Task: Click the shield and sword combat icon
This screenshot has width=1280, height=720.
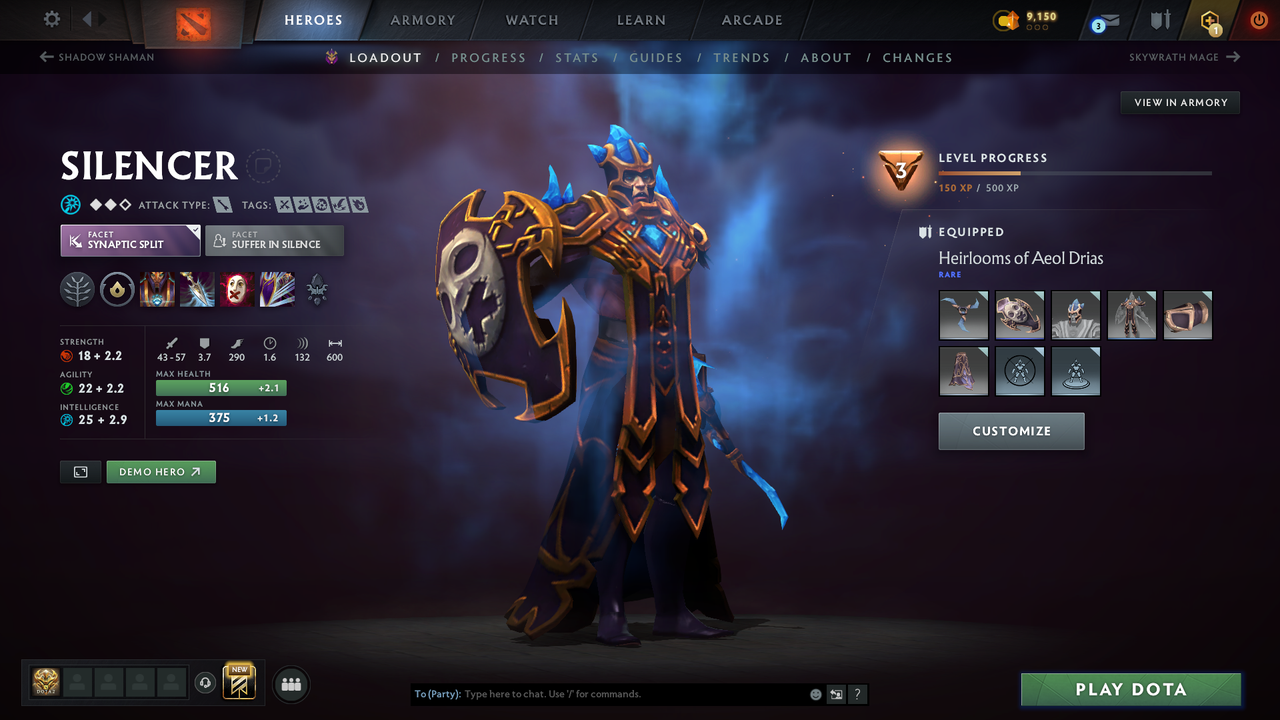Action: (x=1158, y=20)
